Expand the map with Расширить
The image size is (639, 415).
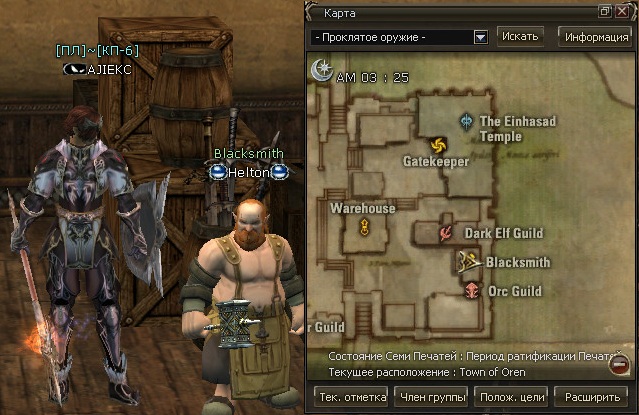pos(592,396)
